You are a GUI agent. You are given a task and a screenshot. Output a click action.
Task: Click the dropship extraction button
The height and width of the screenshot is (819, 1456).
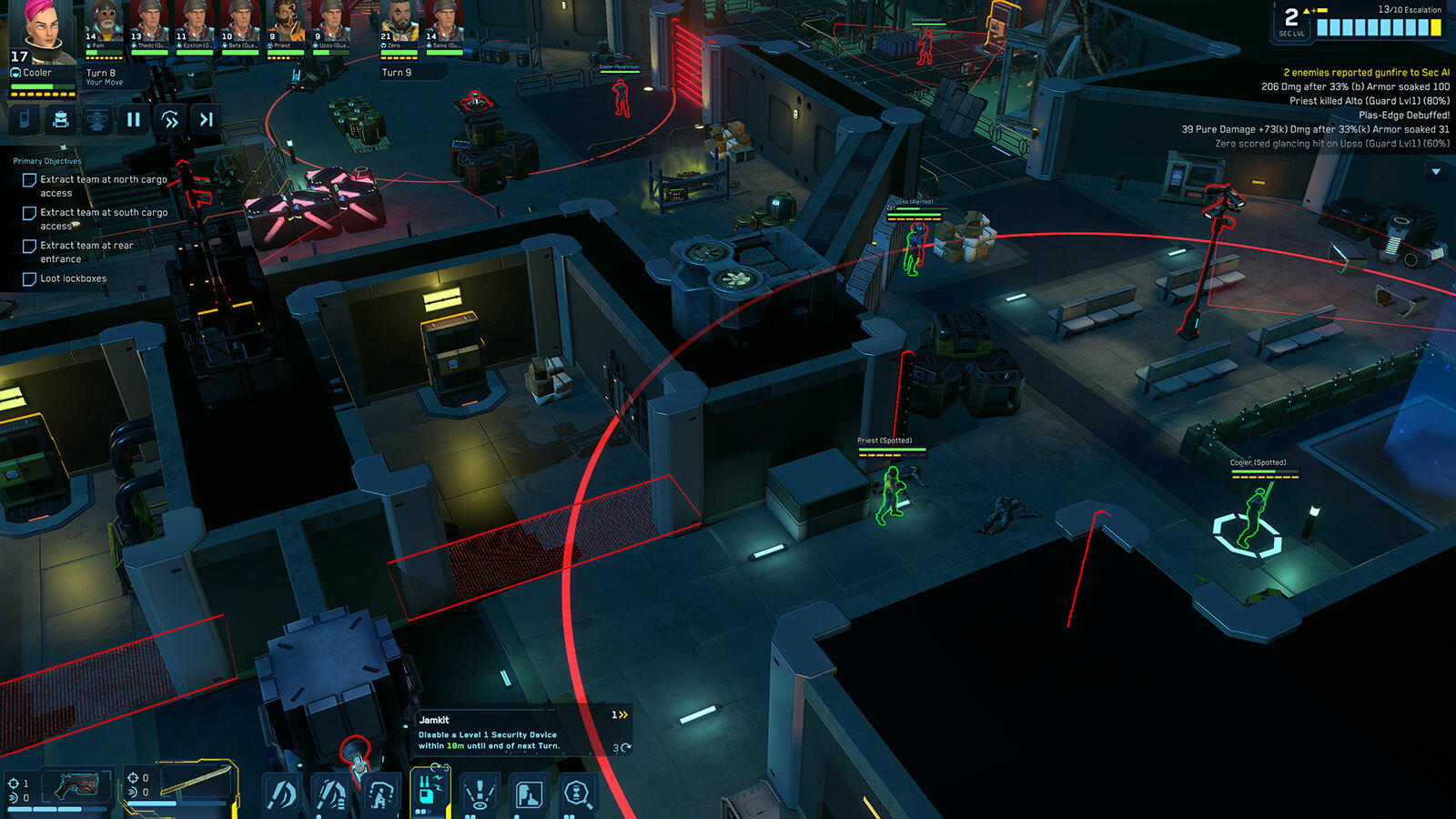coord(97,119)
